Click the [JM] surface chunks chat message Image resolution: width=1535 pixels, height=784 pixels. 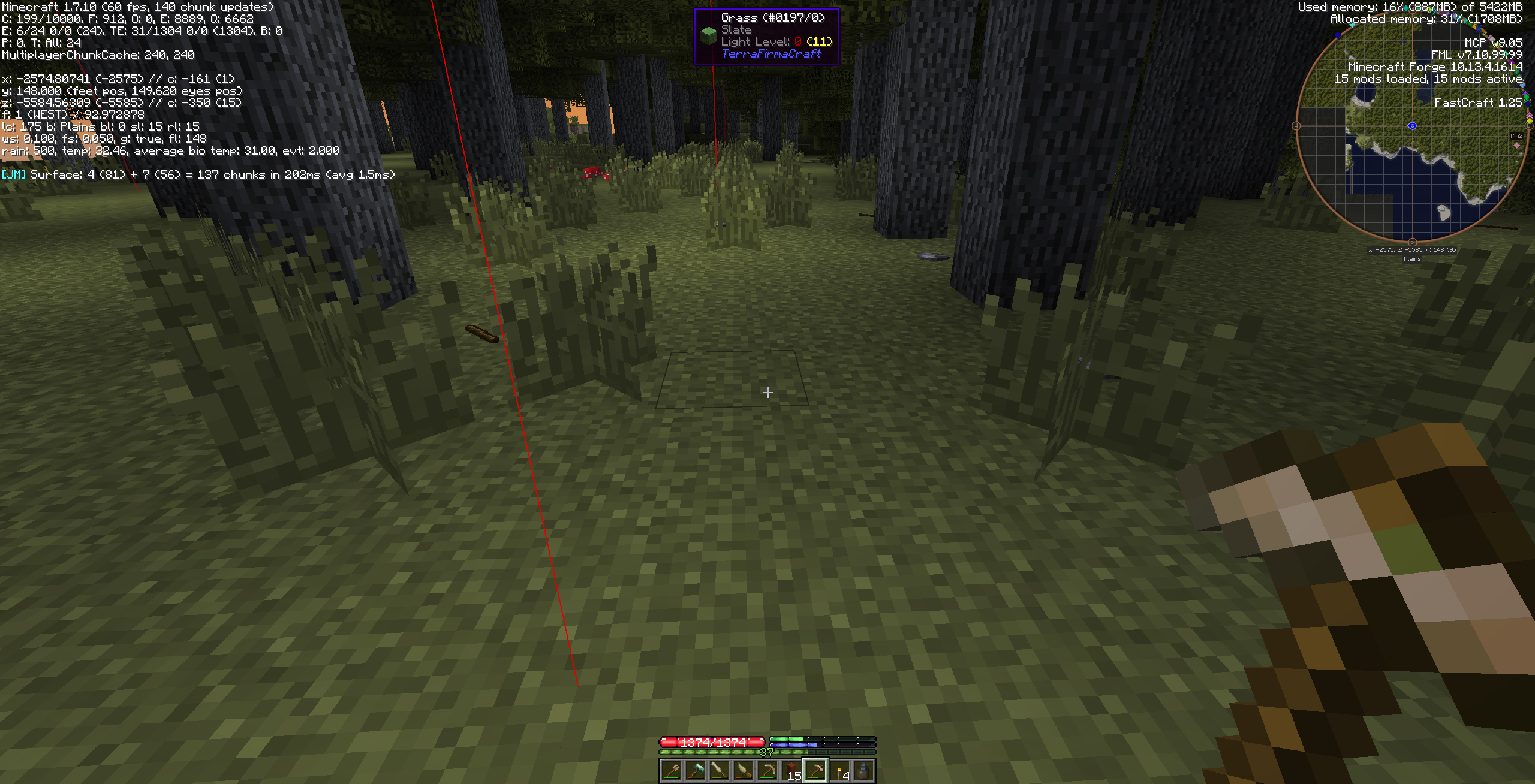(x=198, y=174)
